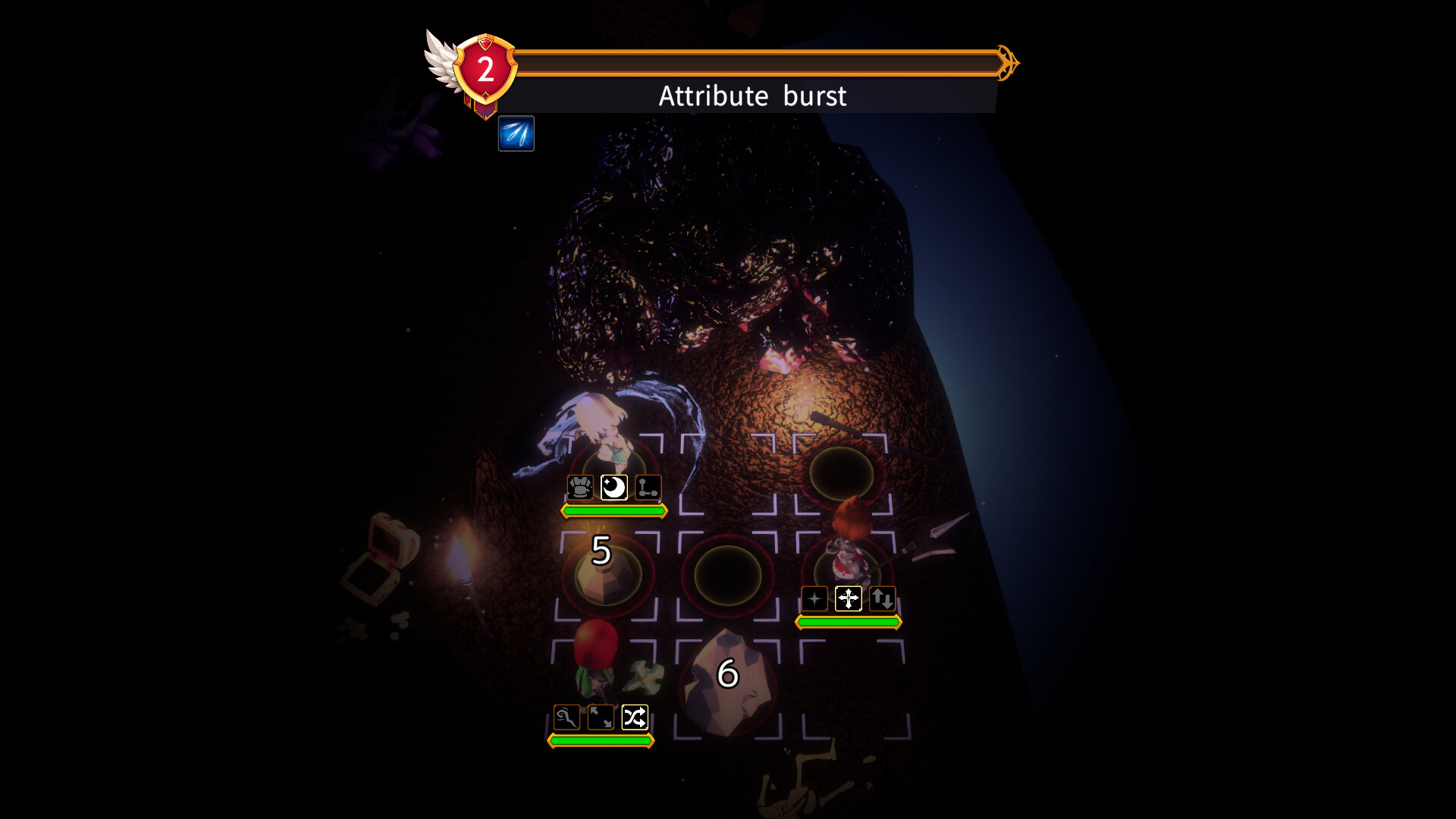1456x819 pixels.
Task: Toggle the highlighted shuffle arrows ability
Action: click(635, 716)
